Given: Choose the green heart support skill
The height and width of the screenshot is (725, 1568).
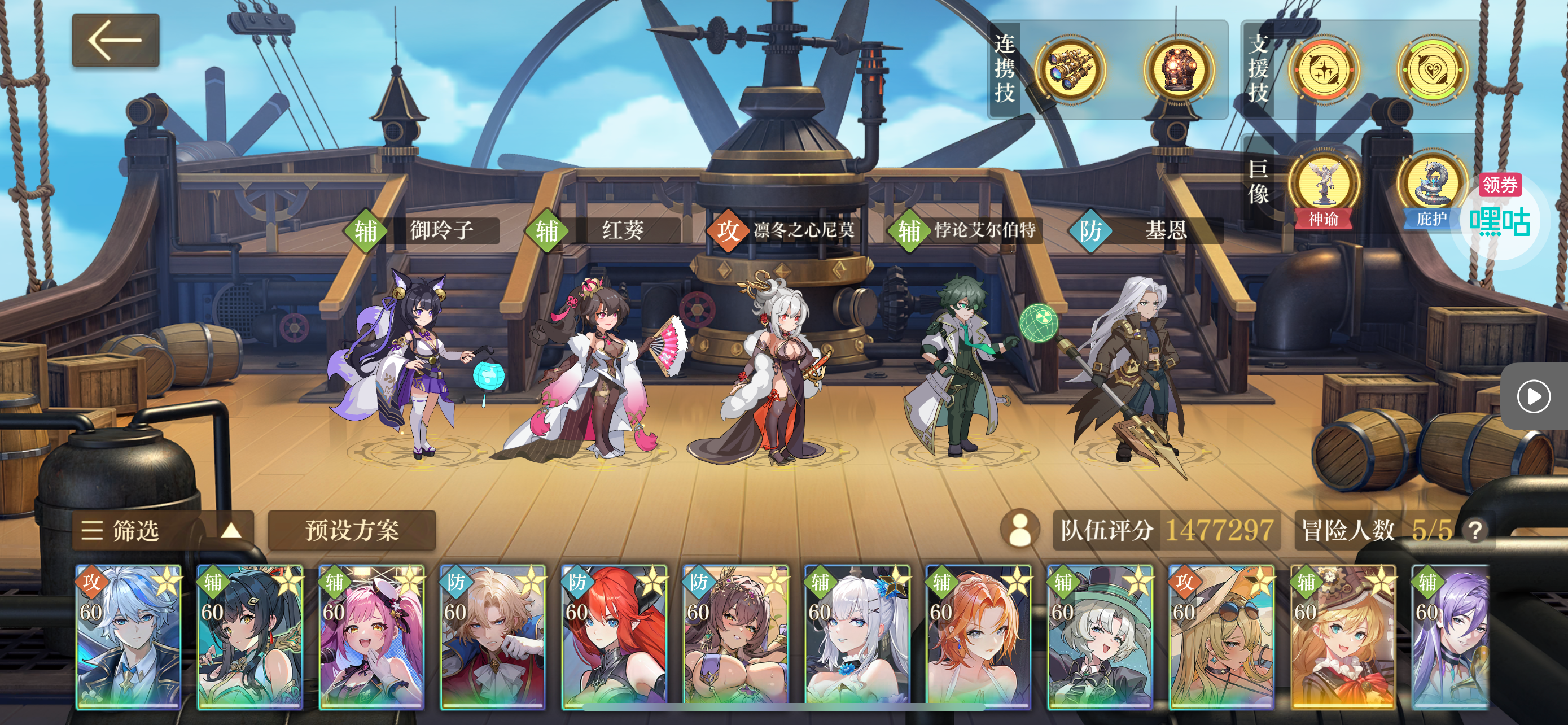Looking at the screenshot, I should tap(1431, 70).
